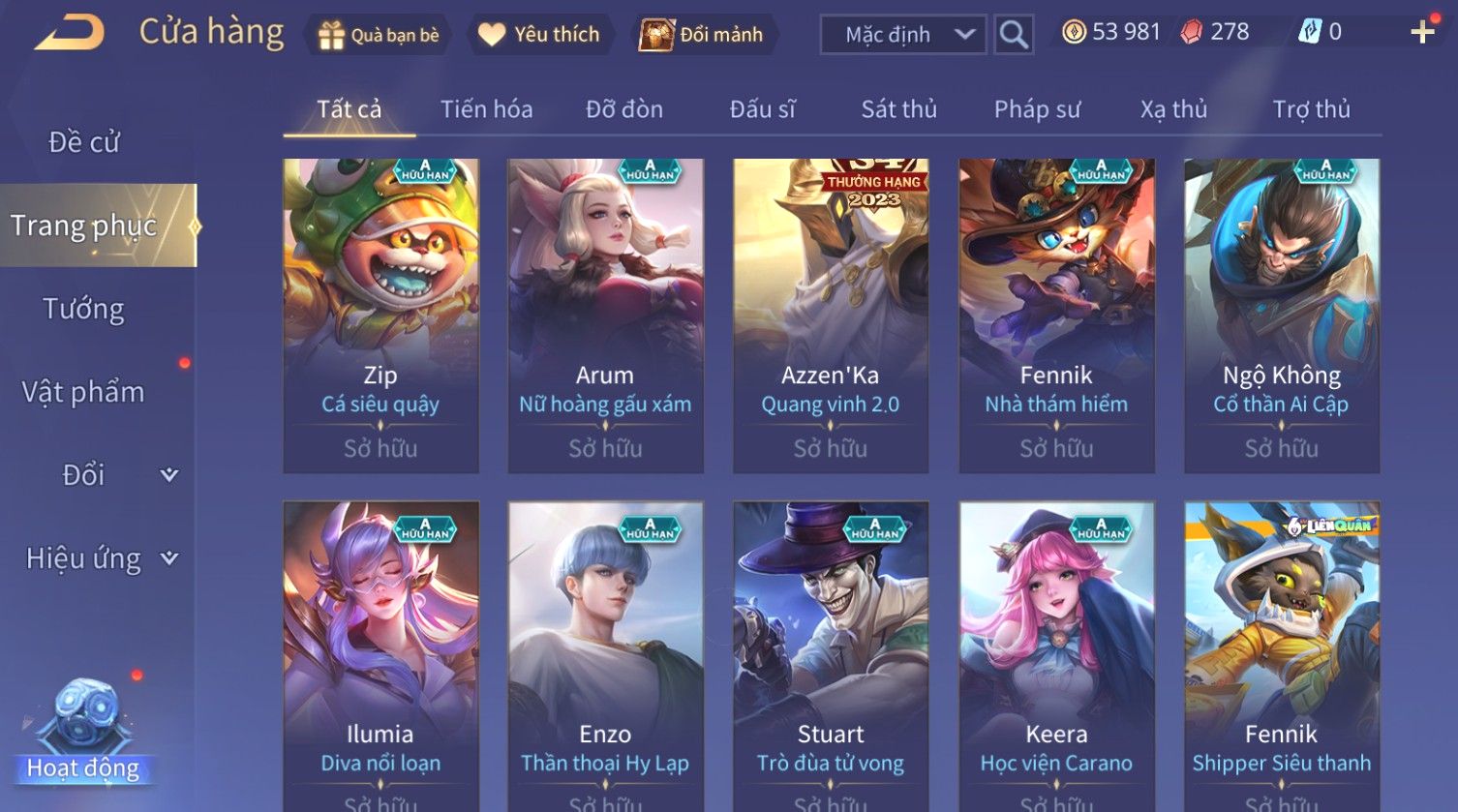Go to the Vật phẩm items section
The width and height of the screenshot is (1458, 812).
(84, 392)
